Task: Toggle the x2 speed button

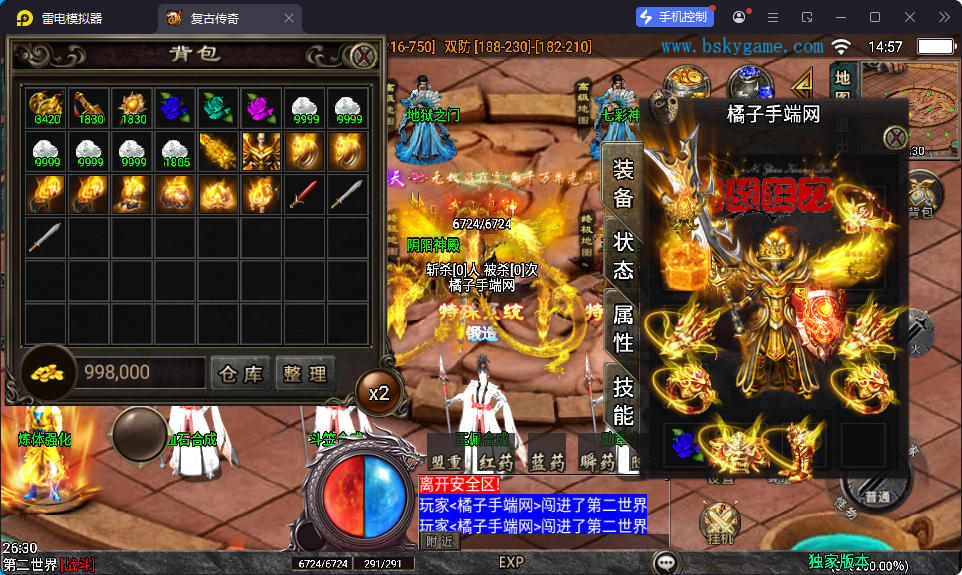Action: (378, 393)
